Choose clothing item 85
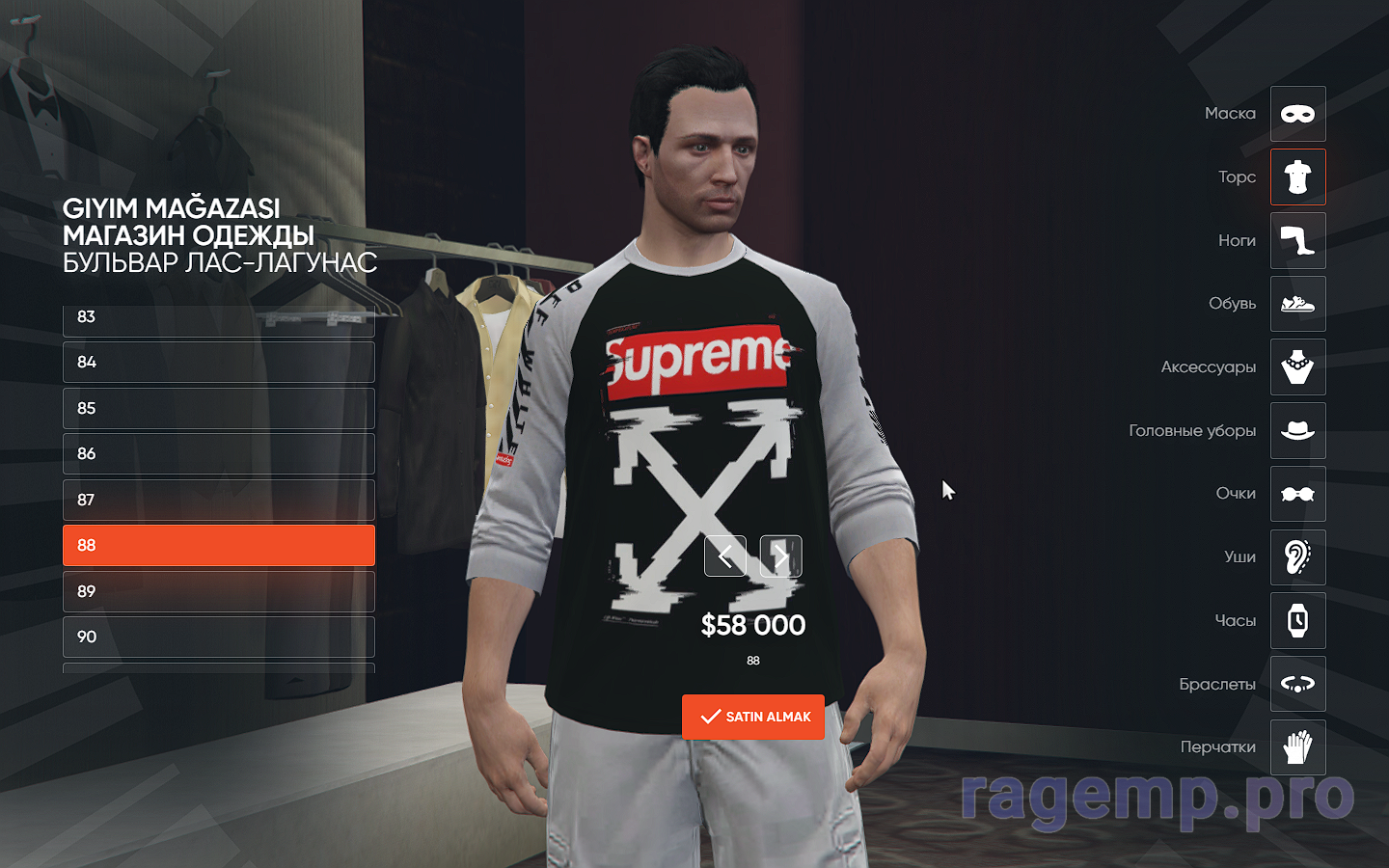1389x868 pixels. pyautogui.click(x=218, y=408)
